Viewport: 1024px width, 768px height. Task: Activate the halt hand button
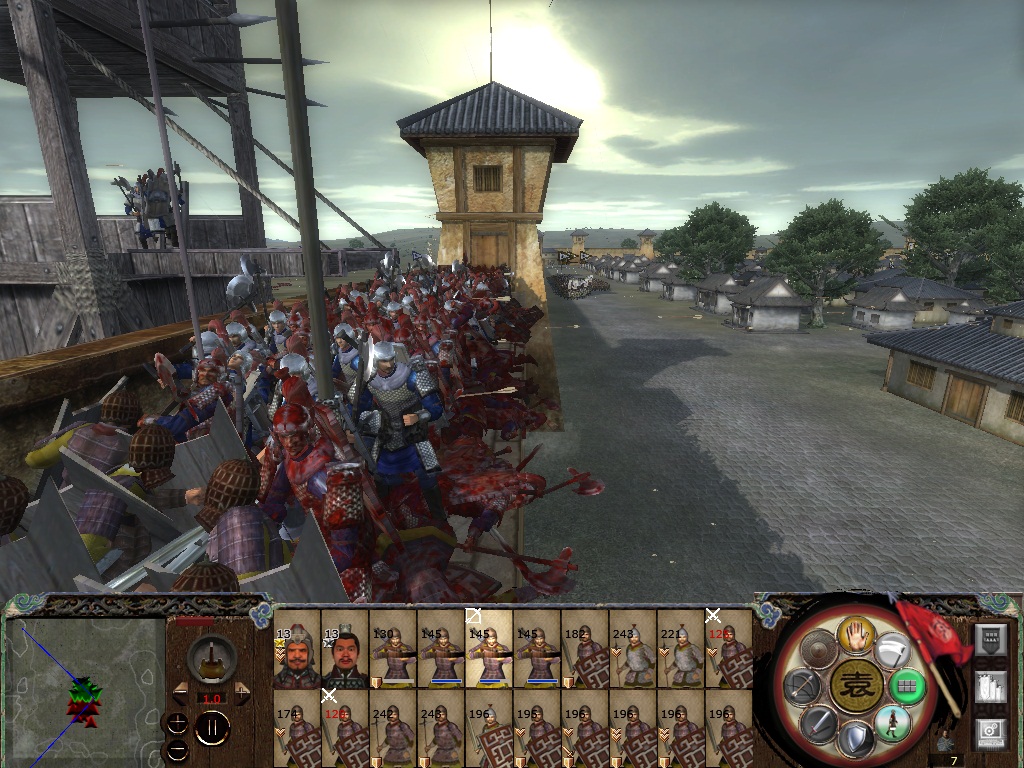(x=857, y=635)
